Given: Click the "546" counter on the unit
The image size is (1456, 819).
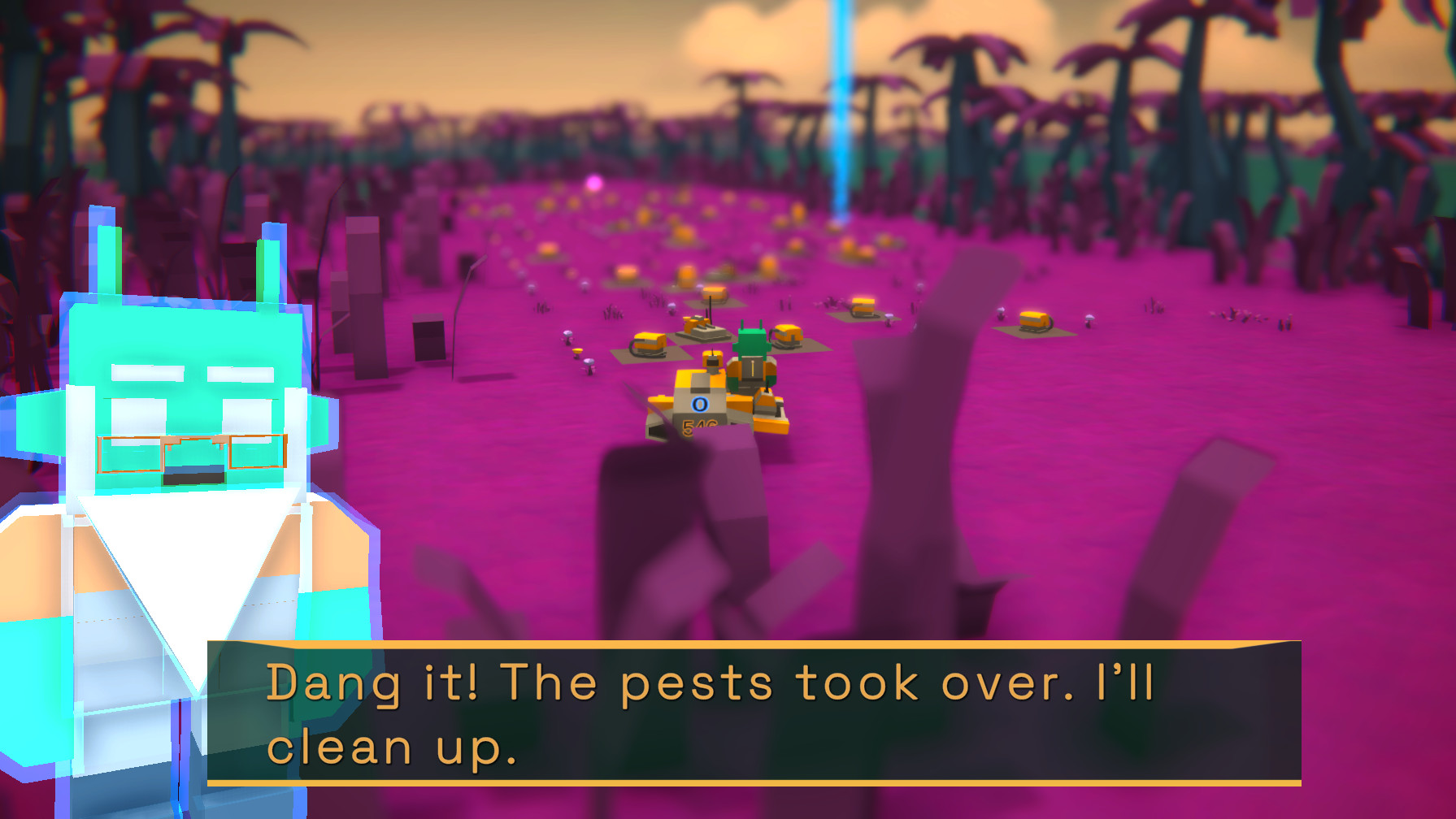Looking at the screenshot, I should [699, 429].
